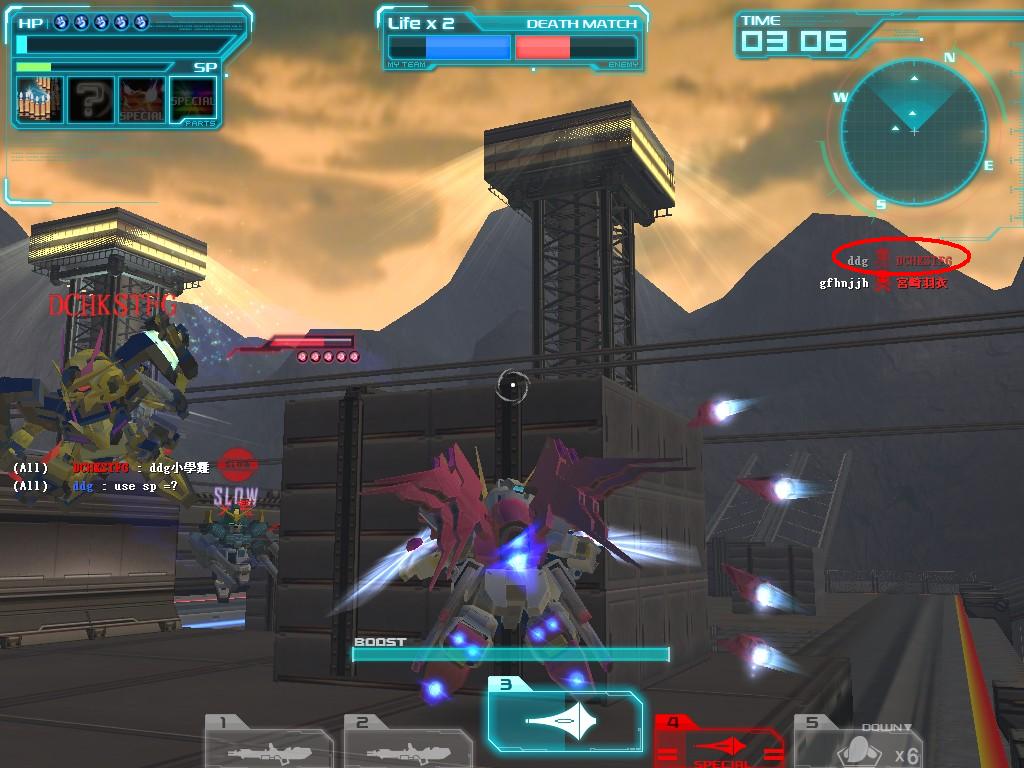1024x768 pixels.
Task: Click the circular radar minimap
Action: [913, 132]
